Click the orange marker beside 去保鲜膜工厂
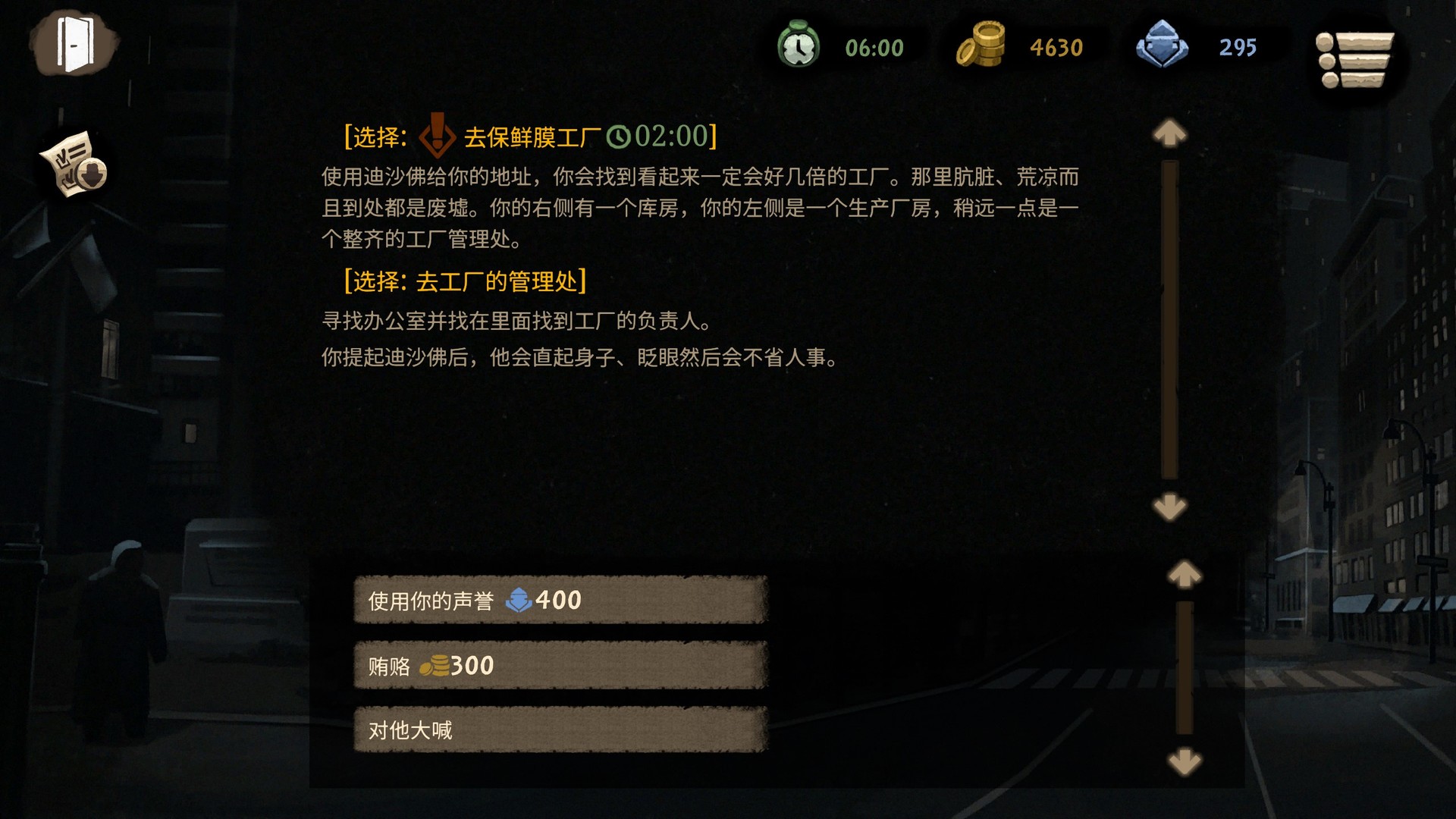Image resolution: width=1456 pixels, height=819 pixels. [438, 136]
